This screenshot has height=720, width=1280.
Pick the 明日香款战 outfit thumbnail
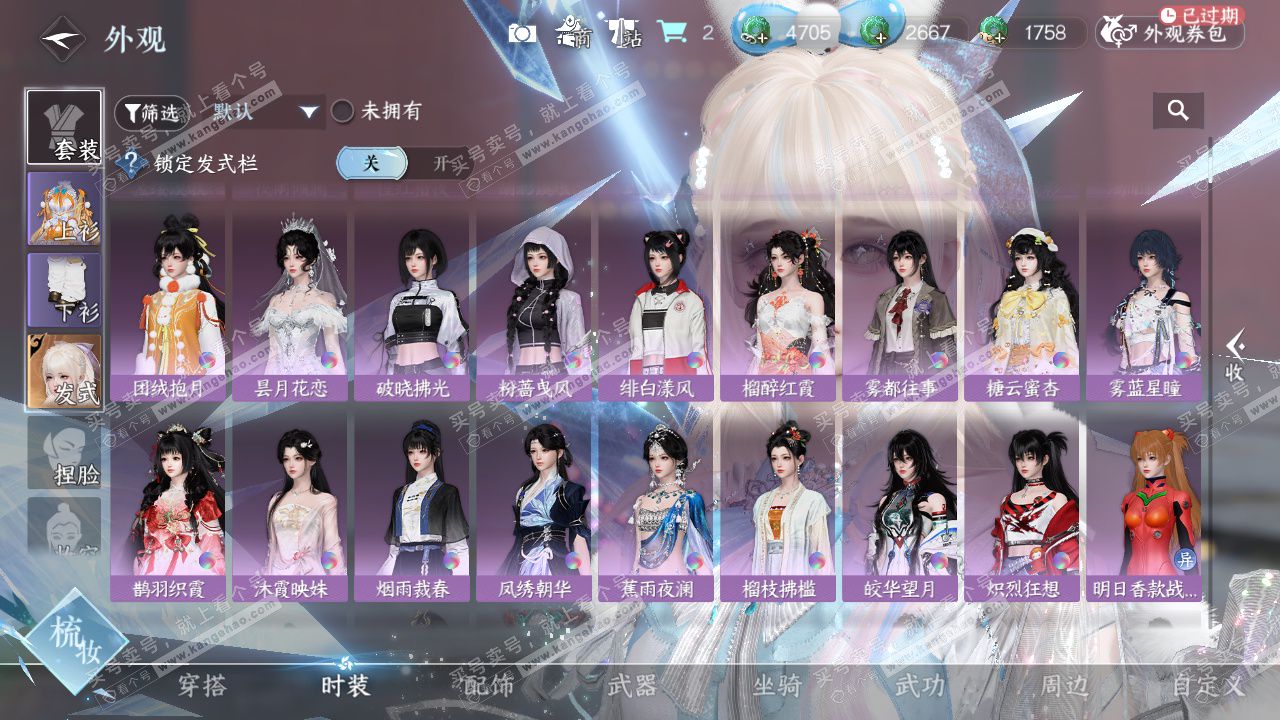pos(1144,505)
